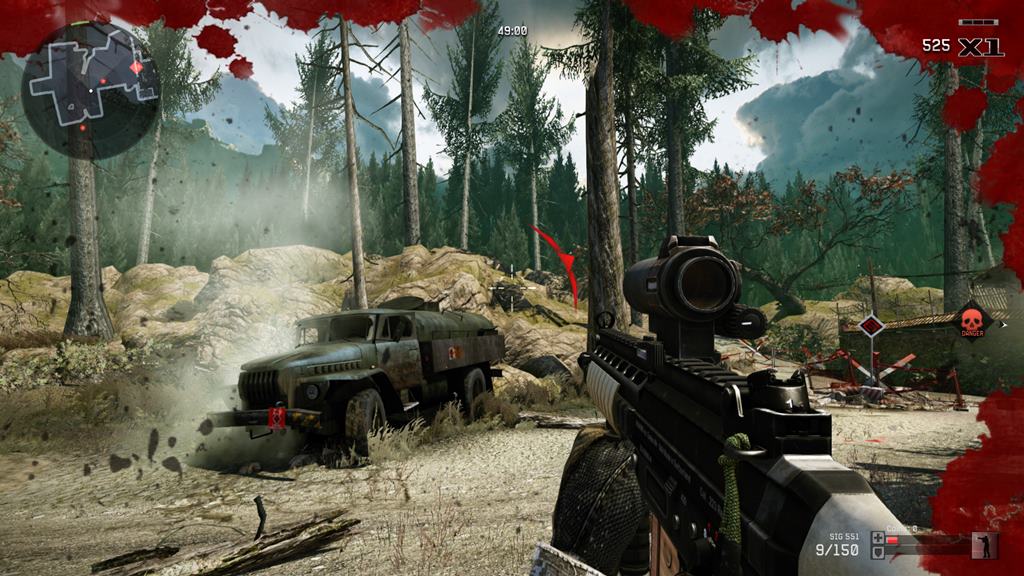This screenshot has height=576, width=1024.
Task: Click the red skull Danger icon
Action: (971, 321)
